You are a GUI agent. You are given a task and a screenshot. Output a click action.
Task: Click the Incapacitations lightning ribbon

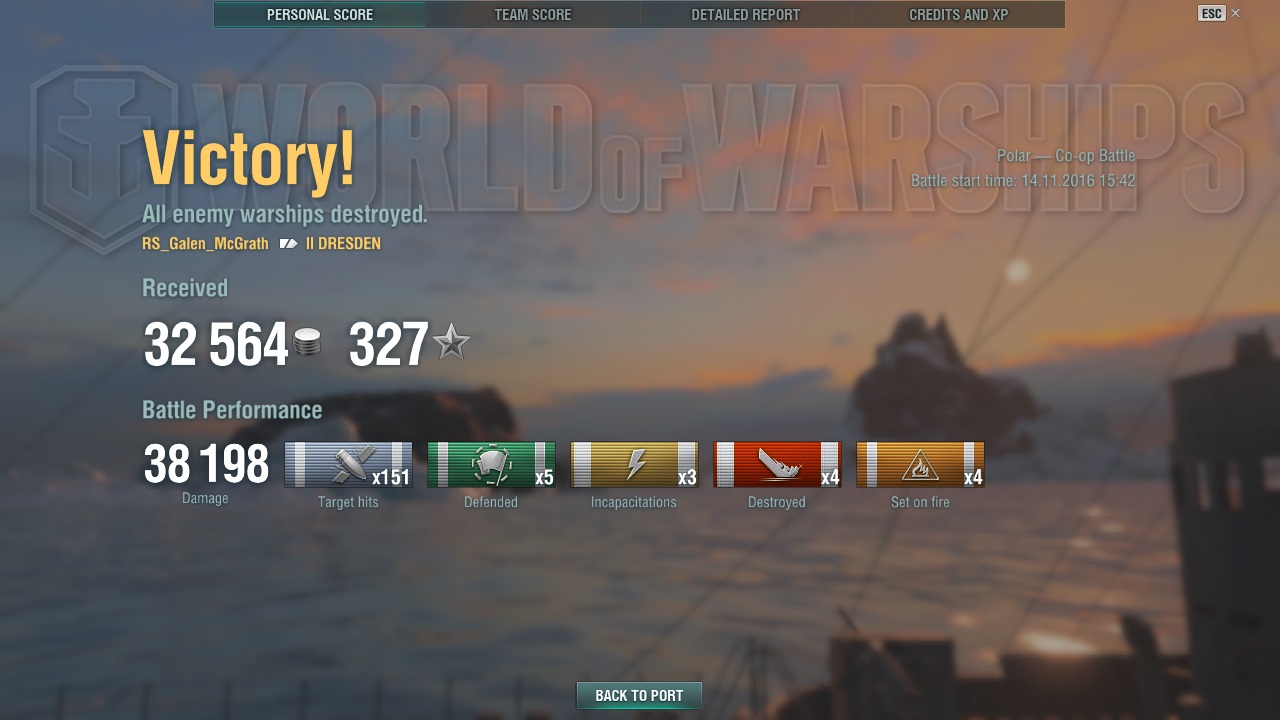tap(634, 465)
